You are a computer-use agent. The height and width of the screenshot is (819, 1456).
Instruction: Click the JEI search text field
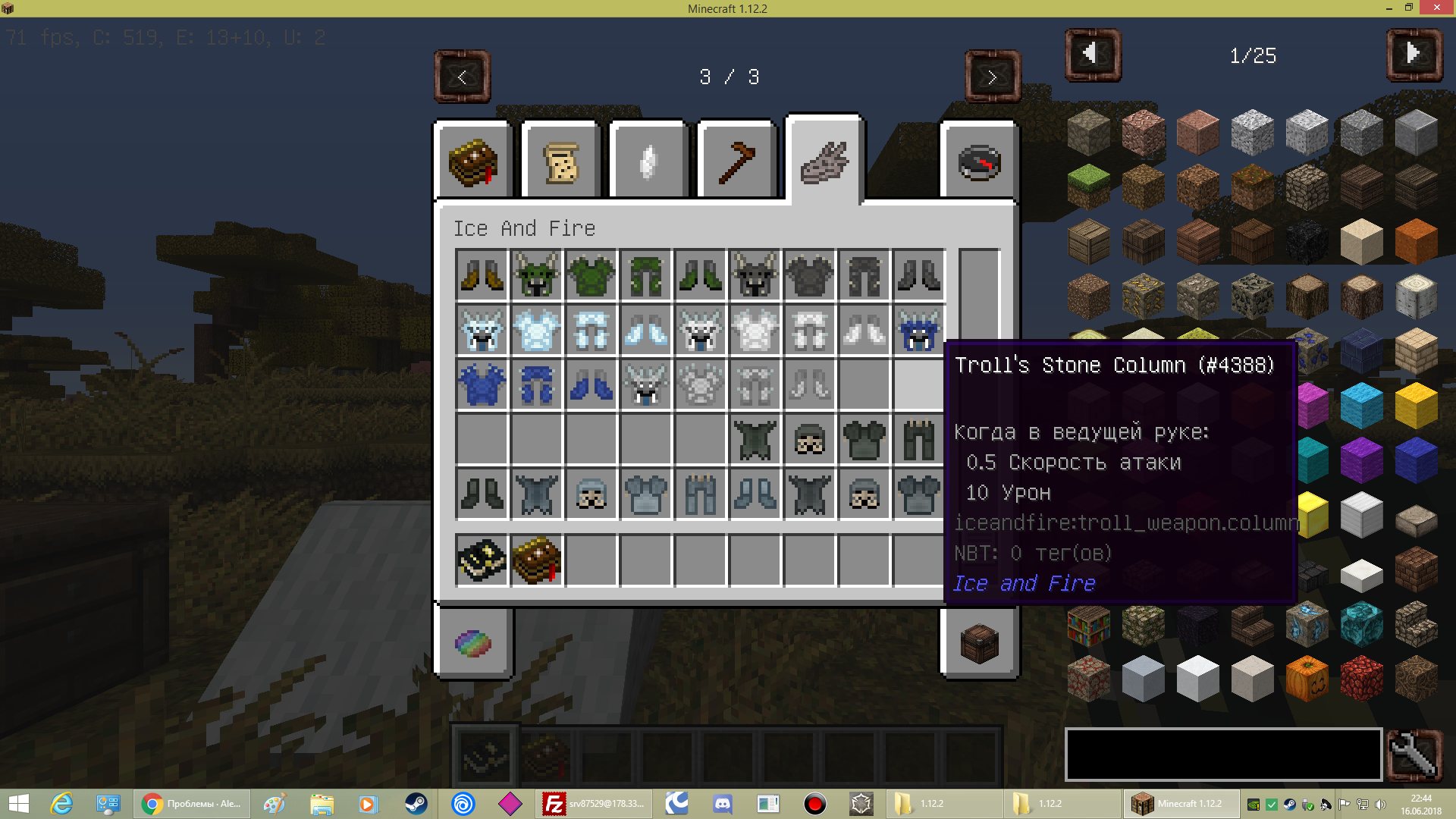pyautogui.click(x=1222, y=754)
